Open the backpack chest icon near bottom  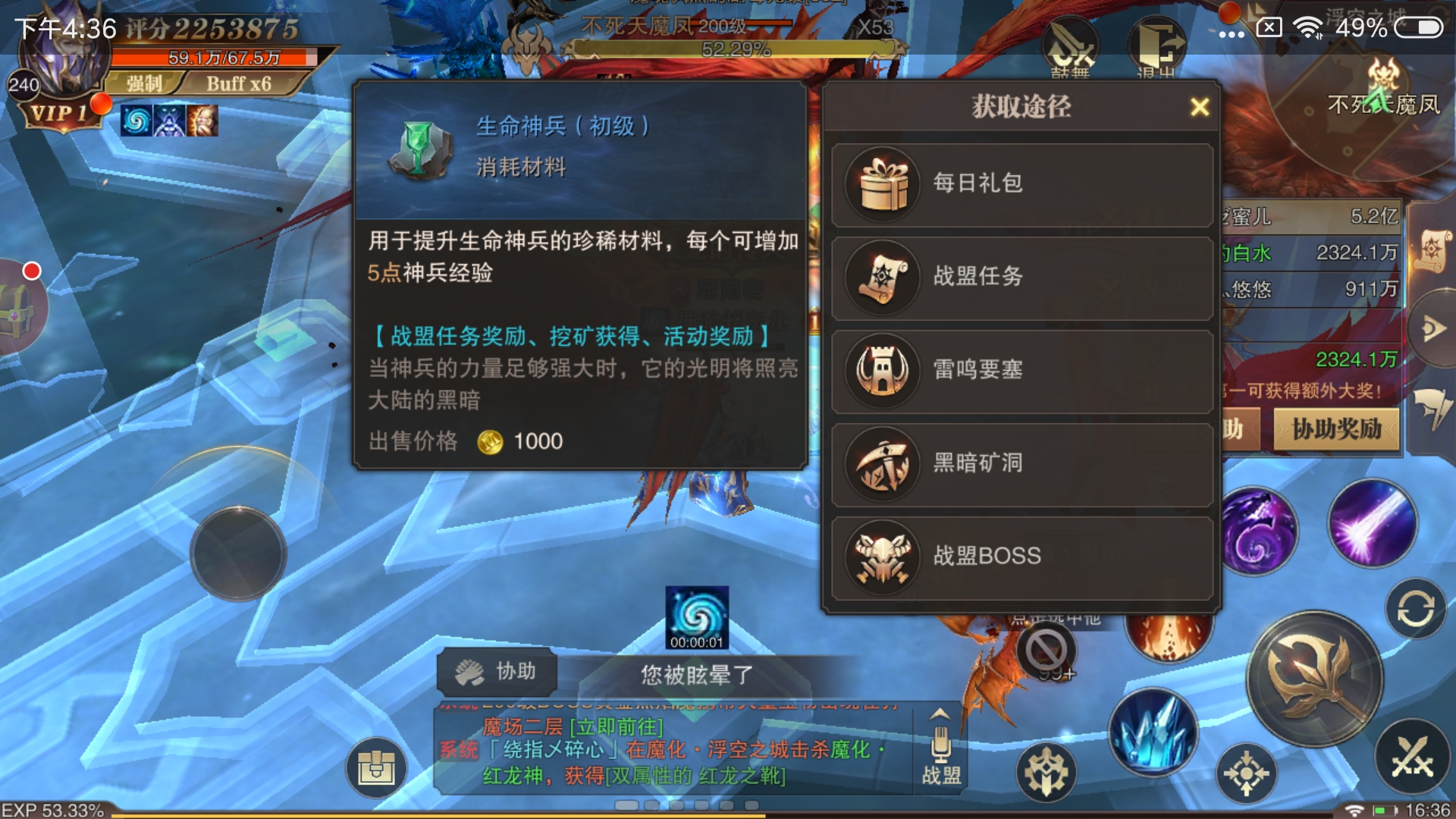pyautogui.click(x=377, y=767)
